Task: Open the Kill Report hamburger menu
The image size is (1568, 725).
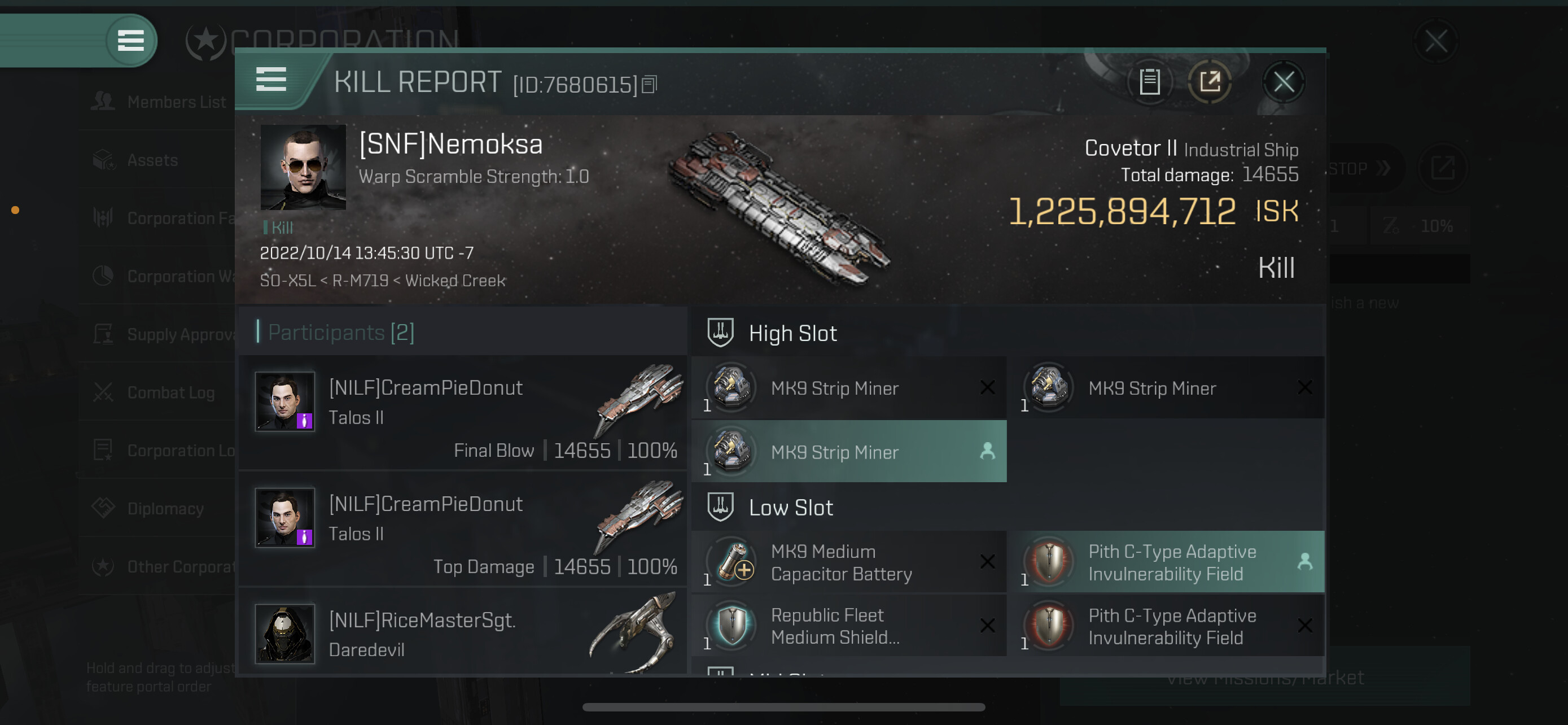Action: (x=271, y=79)
